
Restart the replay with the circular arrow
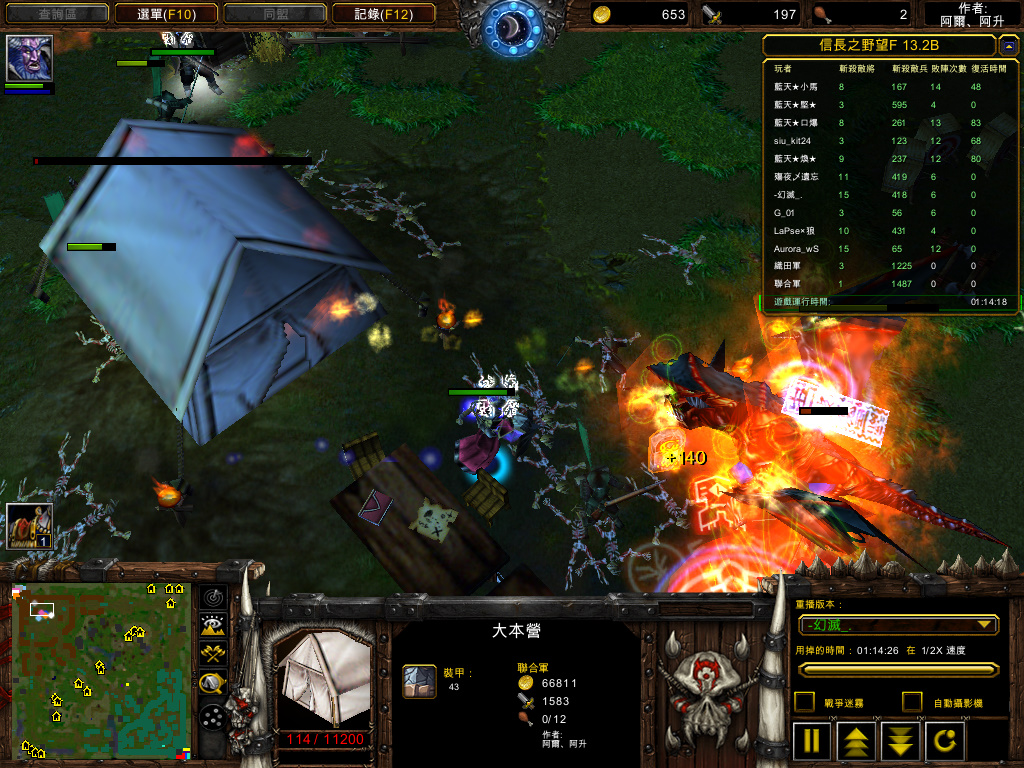tap(945, 741)
